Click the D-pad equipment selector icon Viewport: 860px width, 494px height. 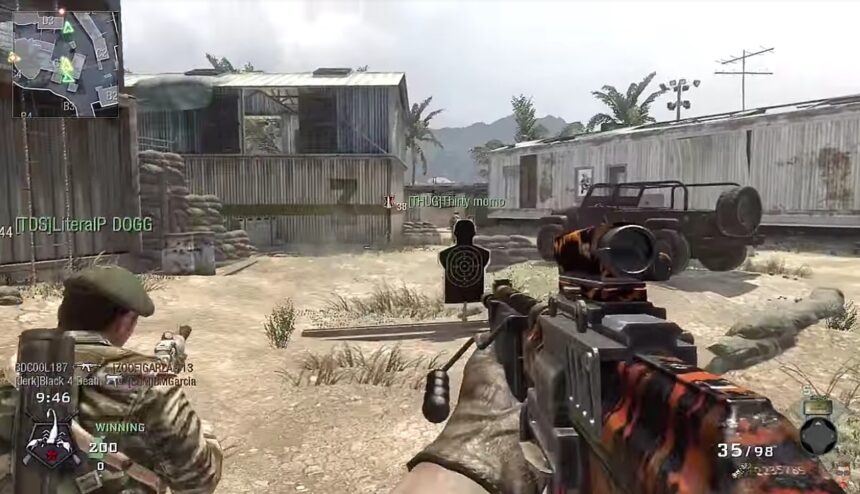[x=818, y=435]
